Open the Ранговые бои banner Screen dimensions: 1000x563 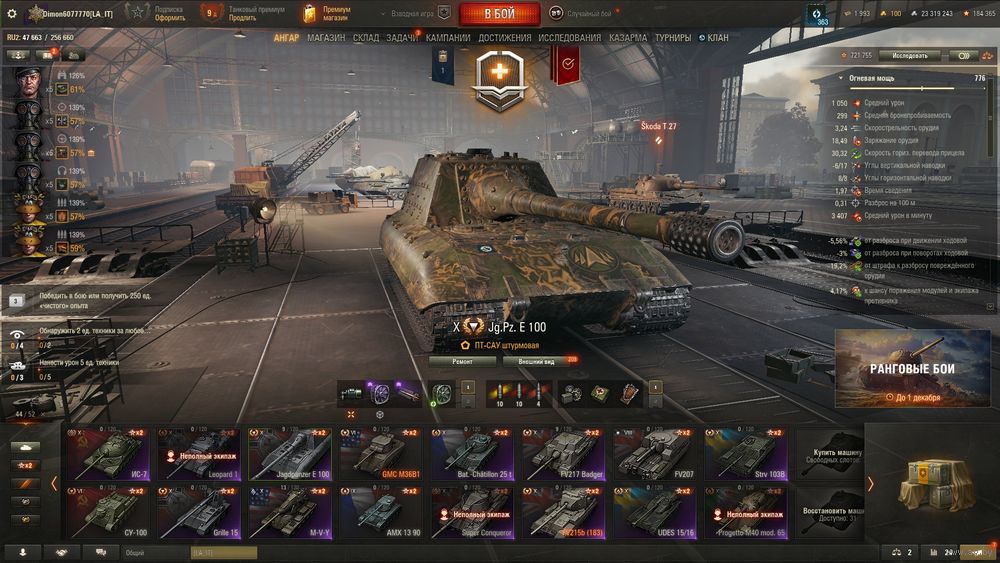point(912,369)
